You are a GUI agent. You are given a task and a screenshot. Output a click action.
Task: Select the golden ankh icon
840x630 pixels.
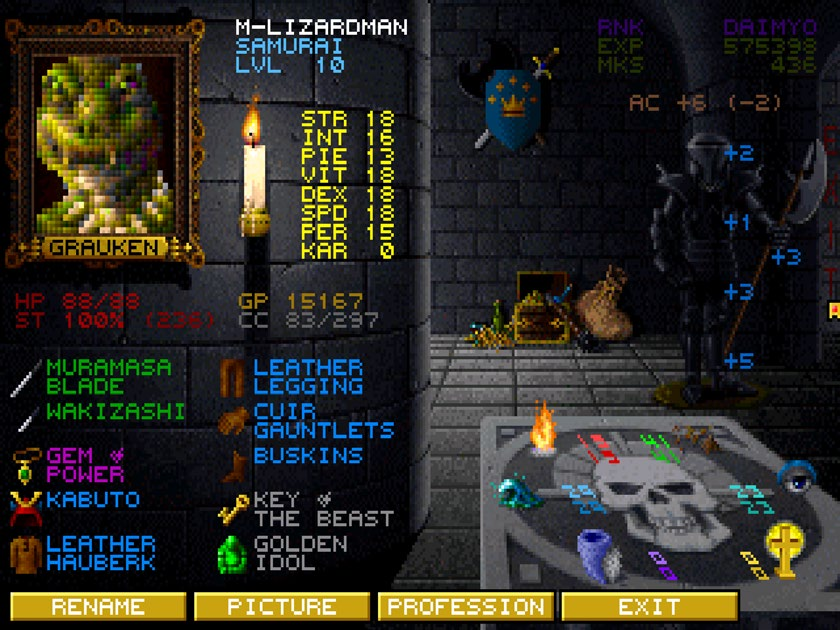[783, 549]
